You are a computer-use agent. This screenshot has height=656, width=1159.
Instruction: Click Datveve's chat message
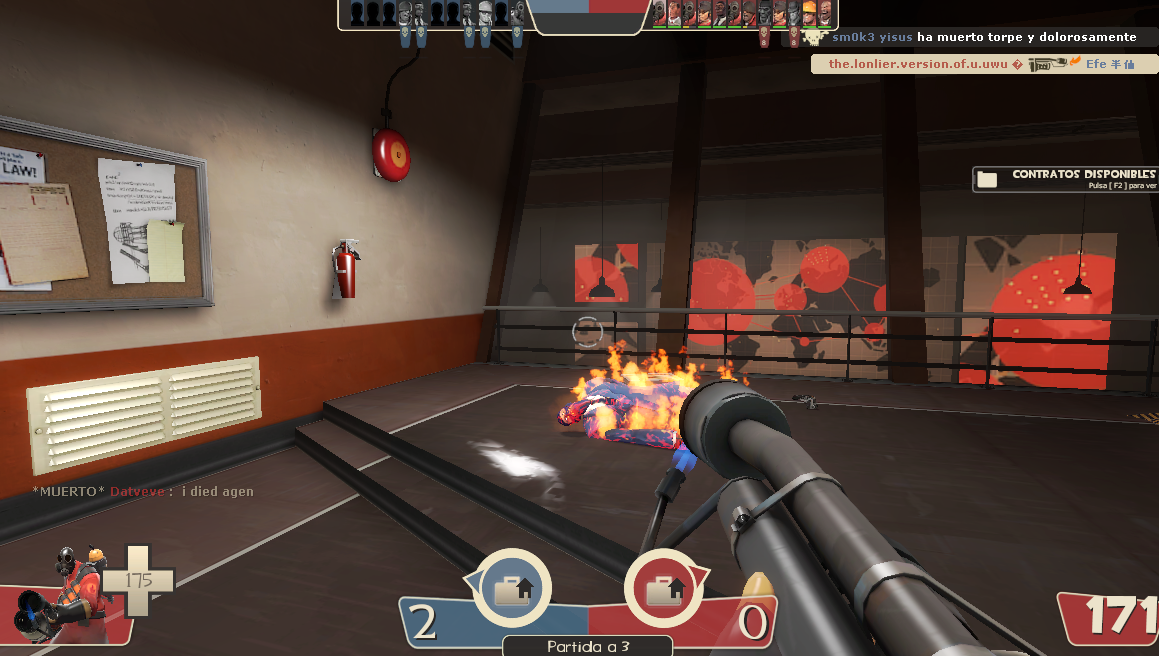click(143, 491)
